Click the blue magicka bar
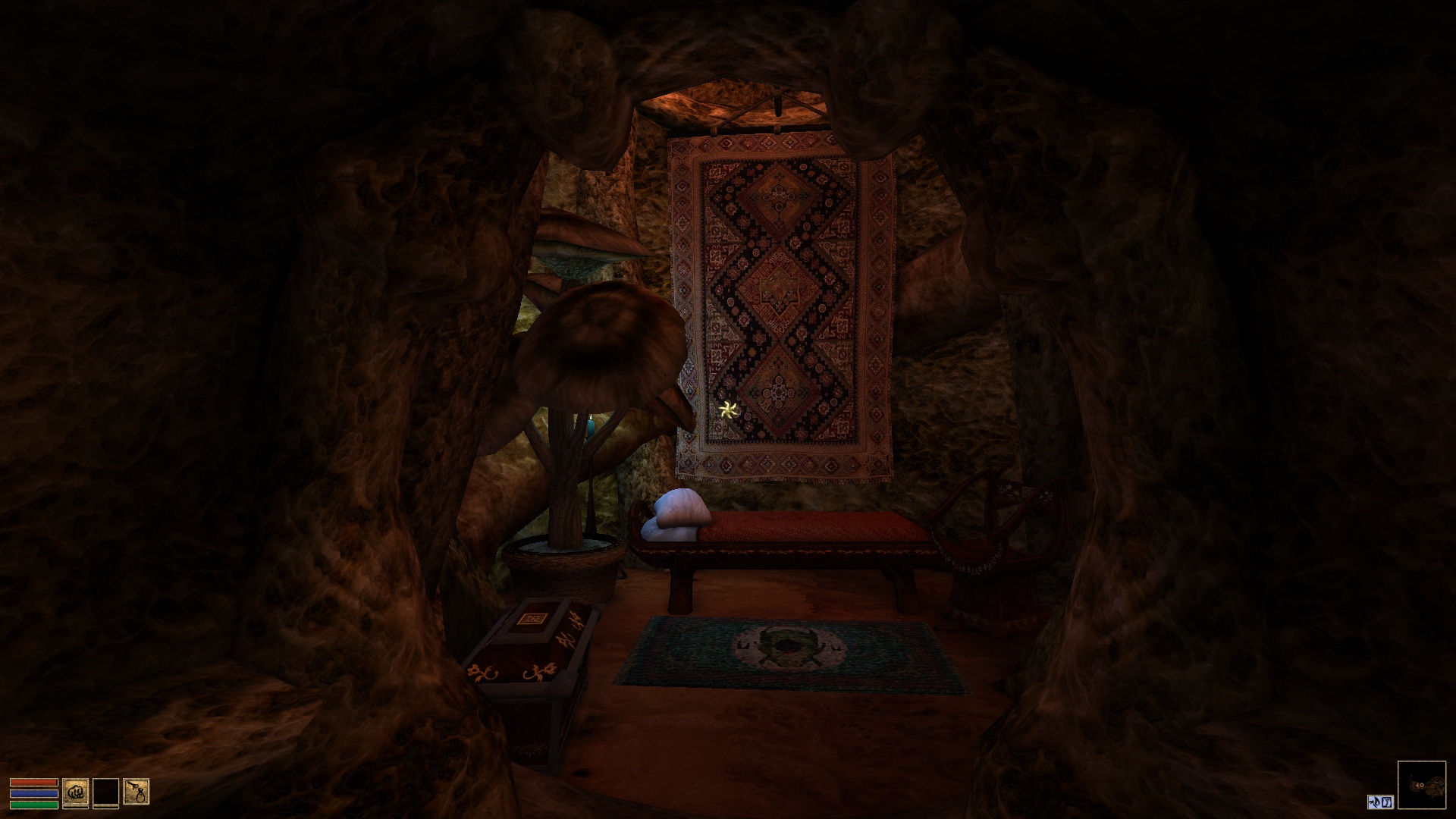This screenshot has width=1456, height=819. [33, 794]
